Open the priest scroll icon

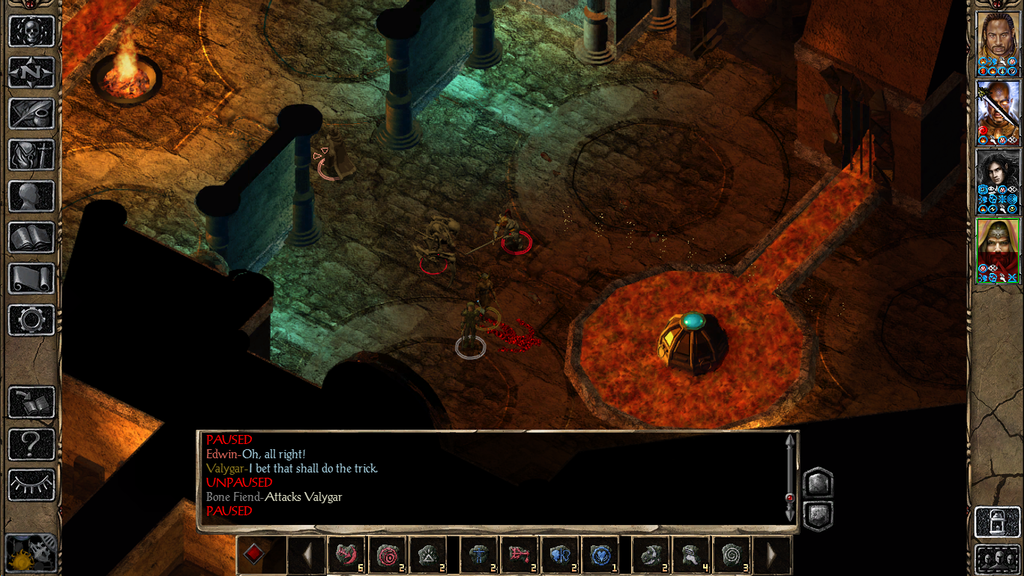tap(31, 279)
